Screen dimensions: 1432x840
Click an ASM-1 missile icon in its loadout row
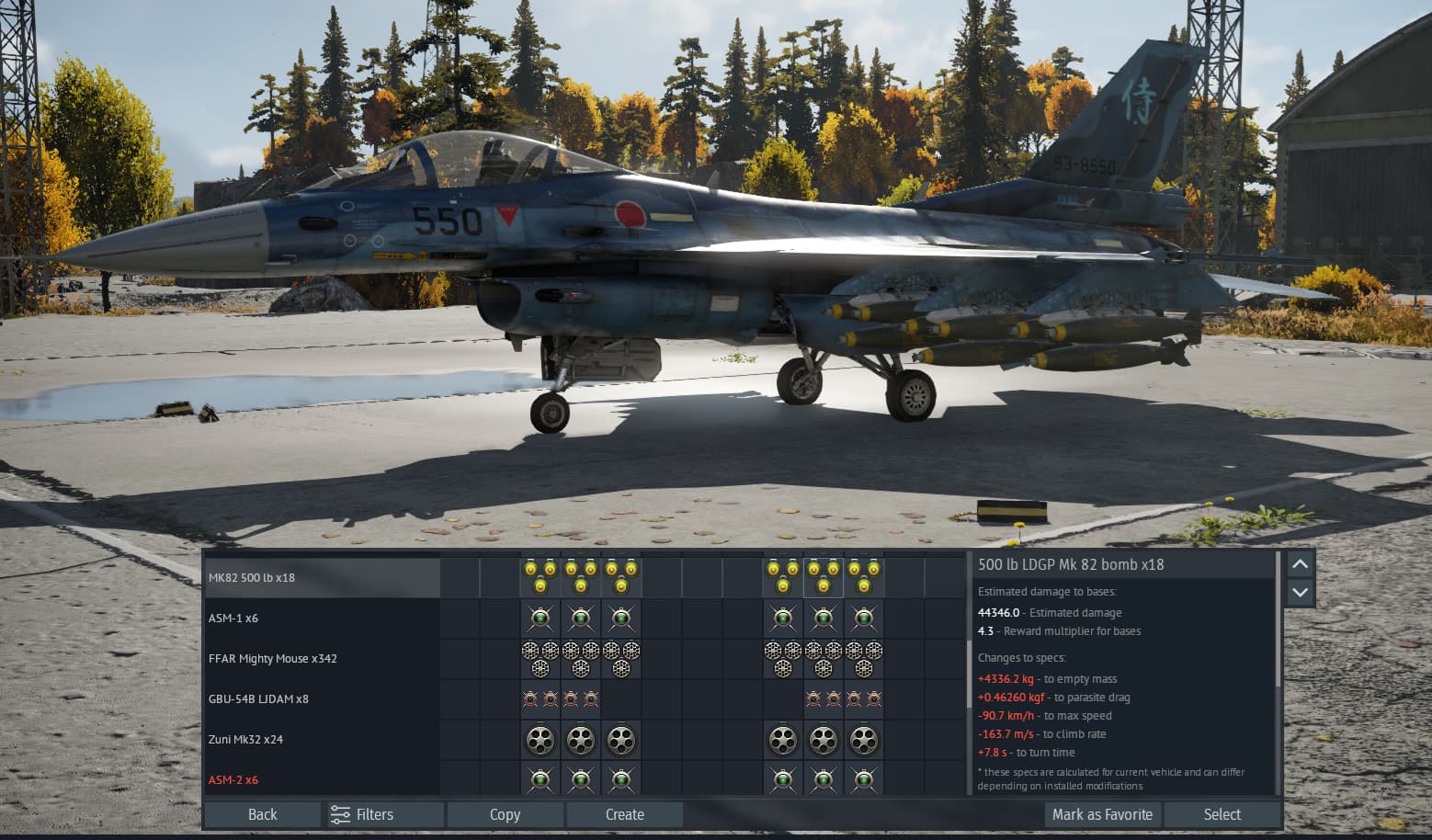coord(581,618)
